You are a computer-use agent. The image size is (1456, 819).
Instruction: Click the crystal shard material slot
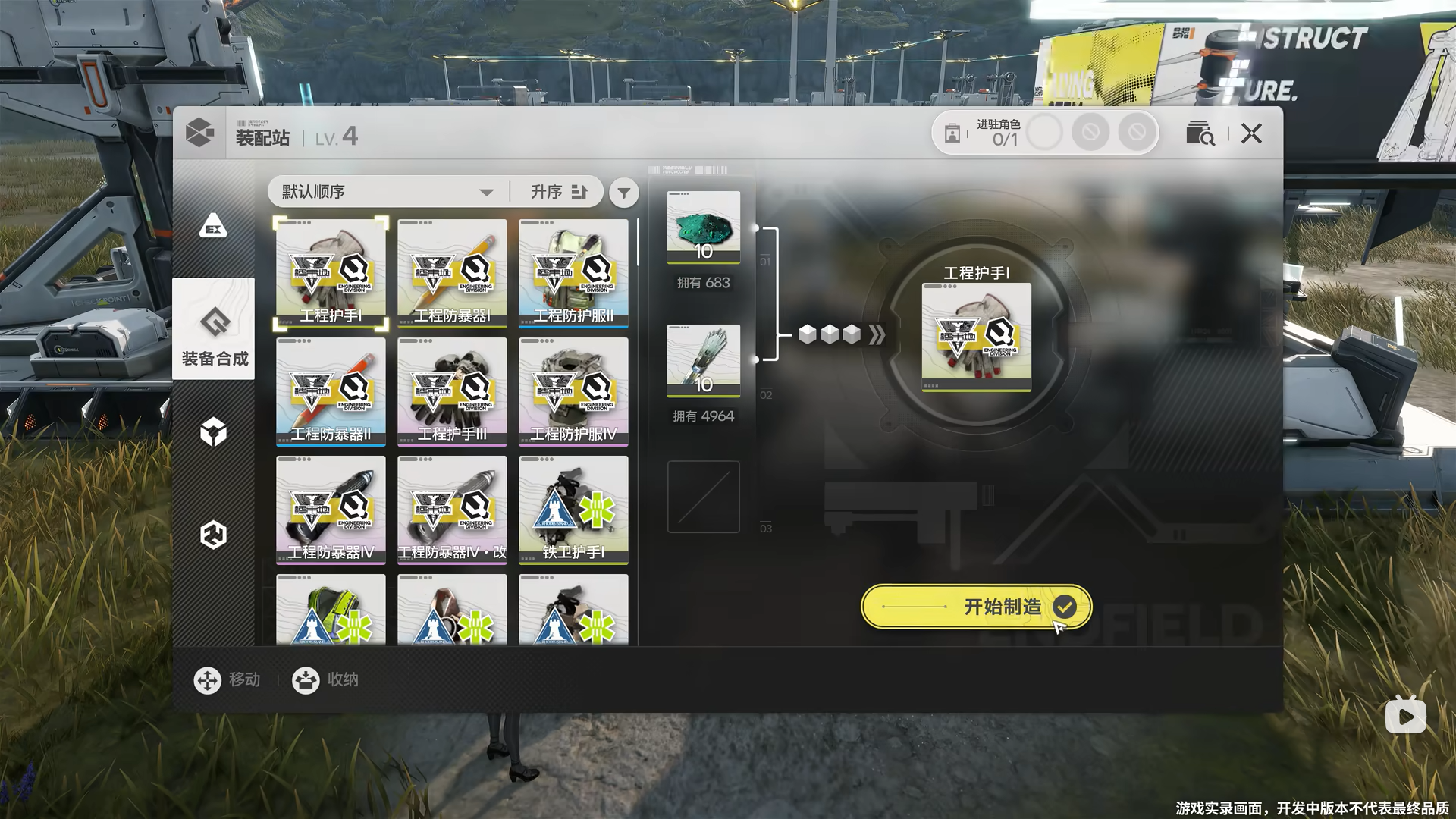pyautogui.click(x=703, y=360)
